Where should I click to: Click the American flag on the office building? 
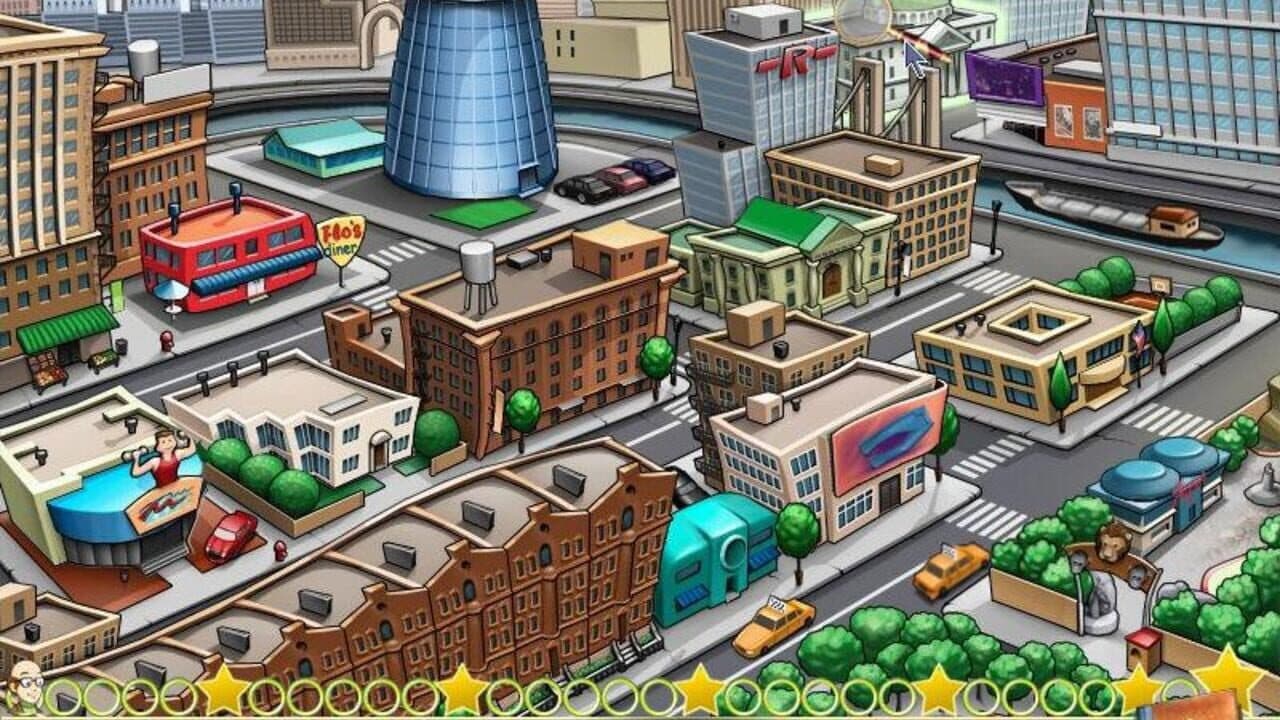tap(1139, 335)
